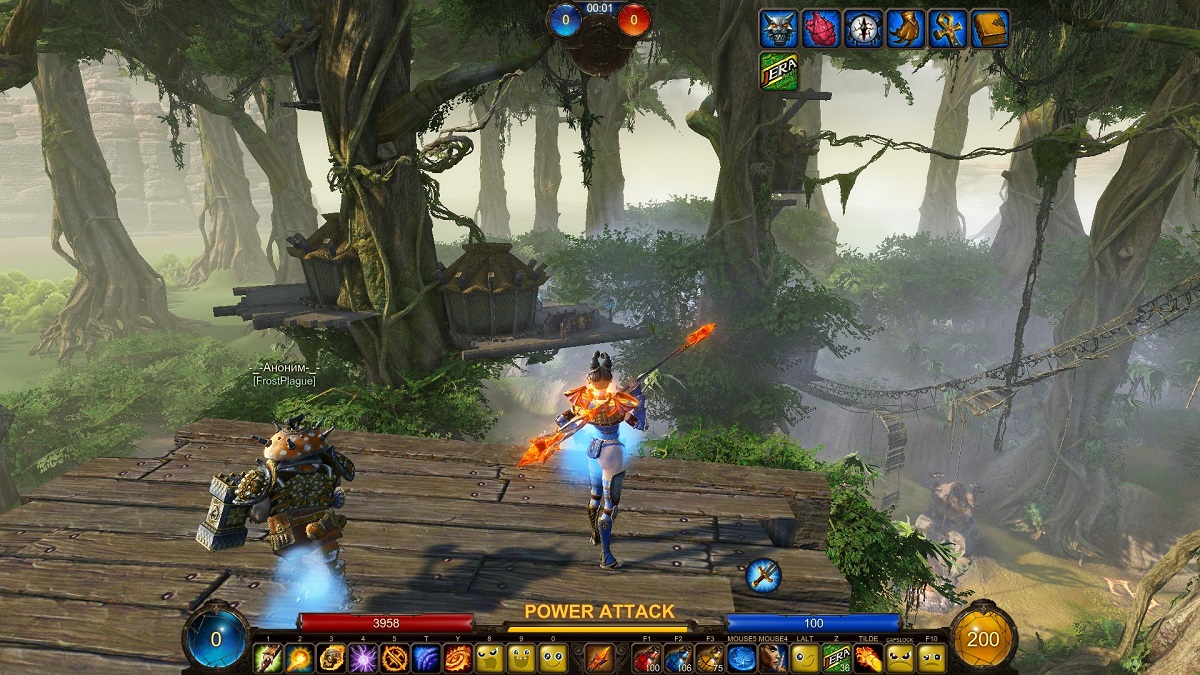
Task: Use the blue mana potion on F2
Action: 679,658
